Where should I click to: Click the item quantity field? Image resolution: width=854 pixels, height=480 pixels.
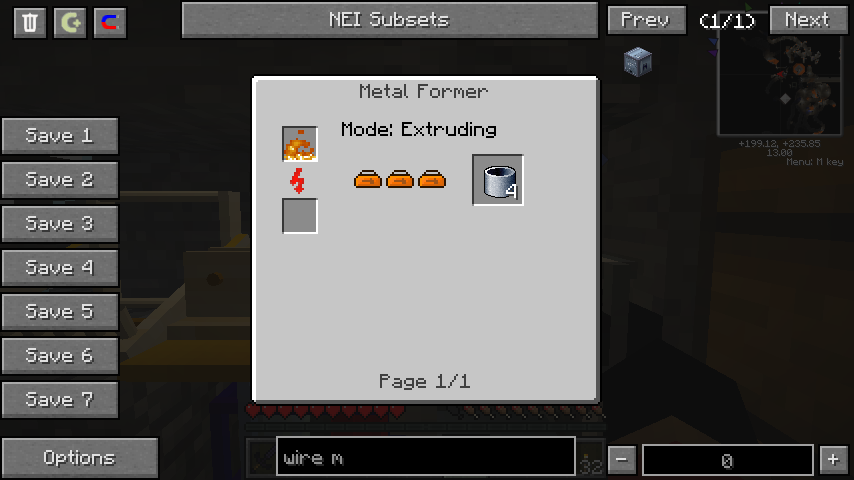coord(727,460)
